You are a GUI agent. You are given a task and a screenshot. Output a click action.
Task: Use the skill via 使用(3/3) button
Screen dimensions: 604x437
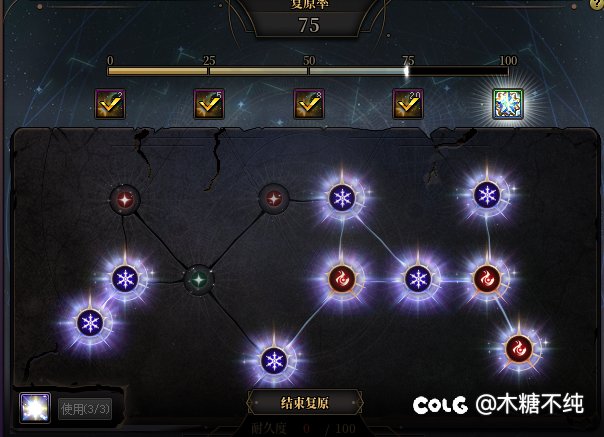pyautogui.click(x=85, y=409)
